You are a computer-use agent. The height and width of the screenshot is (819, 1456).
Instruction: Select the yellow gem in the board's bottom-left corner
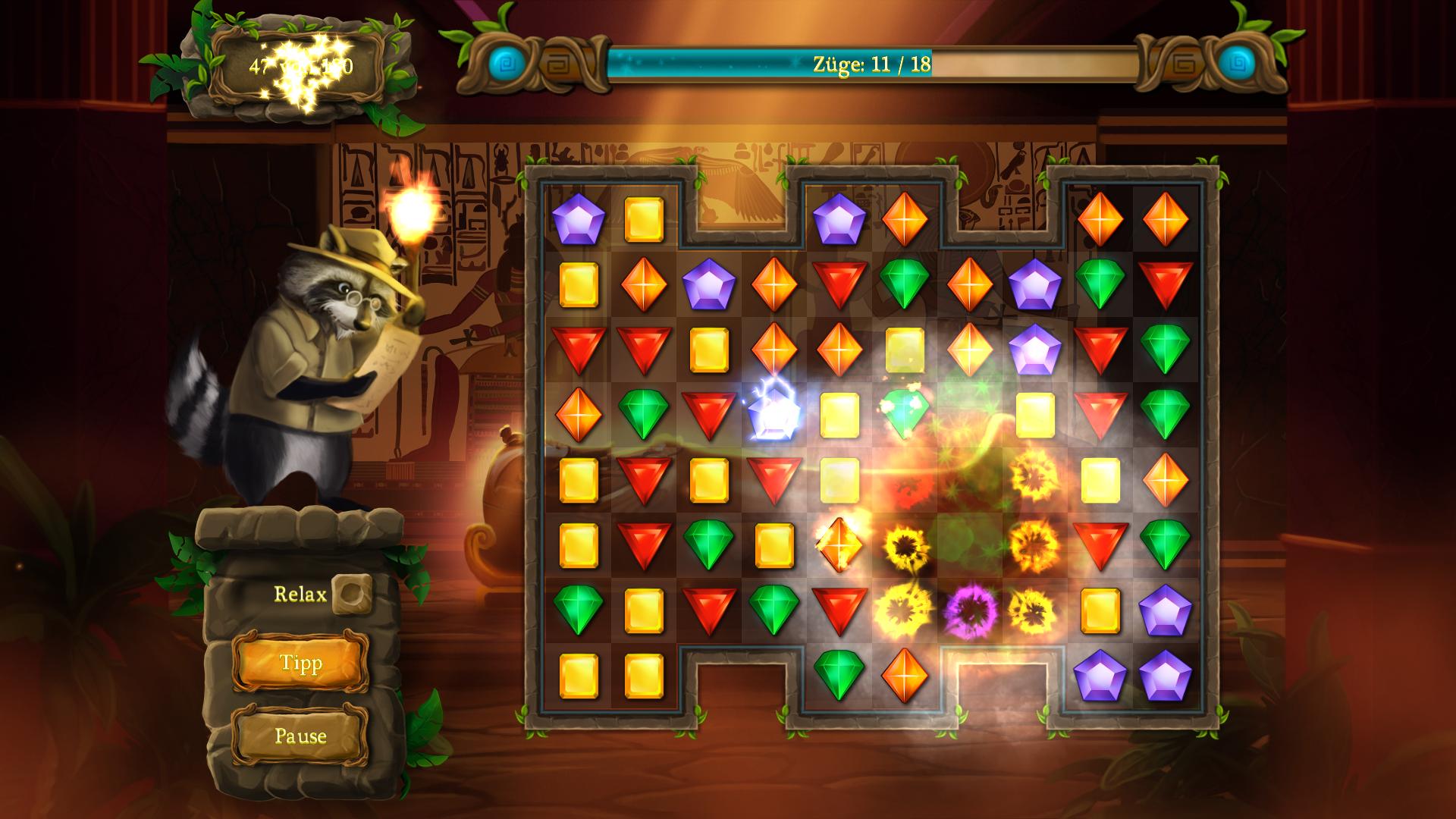tap(578, 675)
